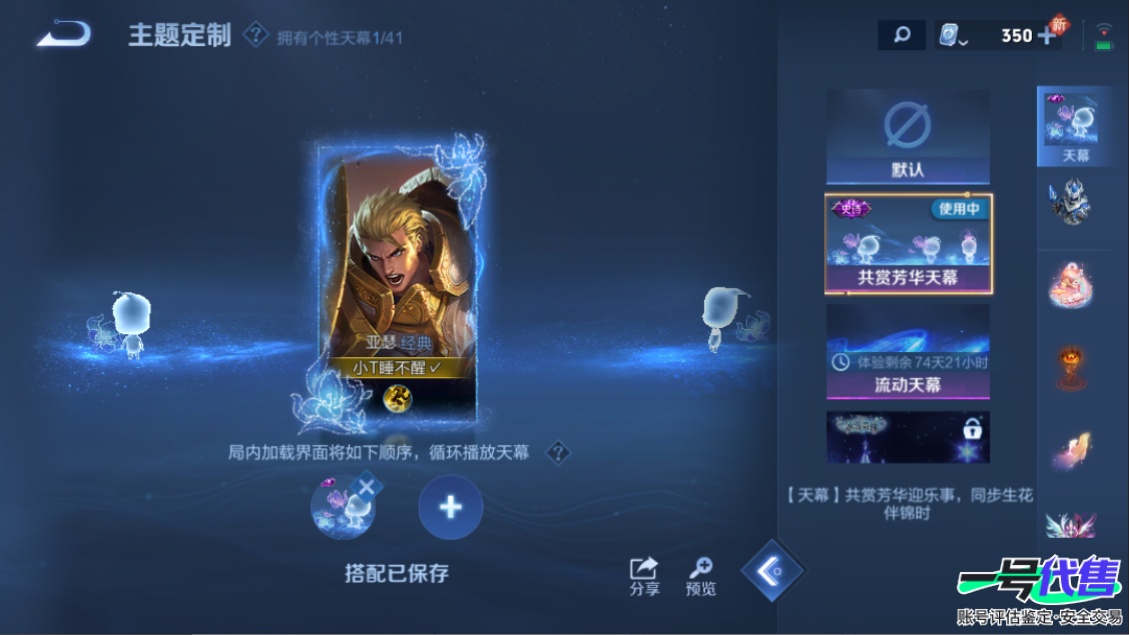Preview the theme with 预览
The image size is (1129, 635).
point(701,576)
